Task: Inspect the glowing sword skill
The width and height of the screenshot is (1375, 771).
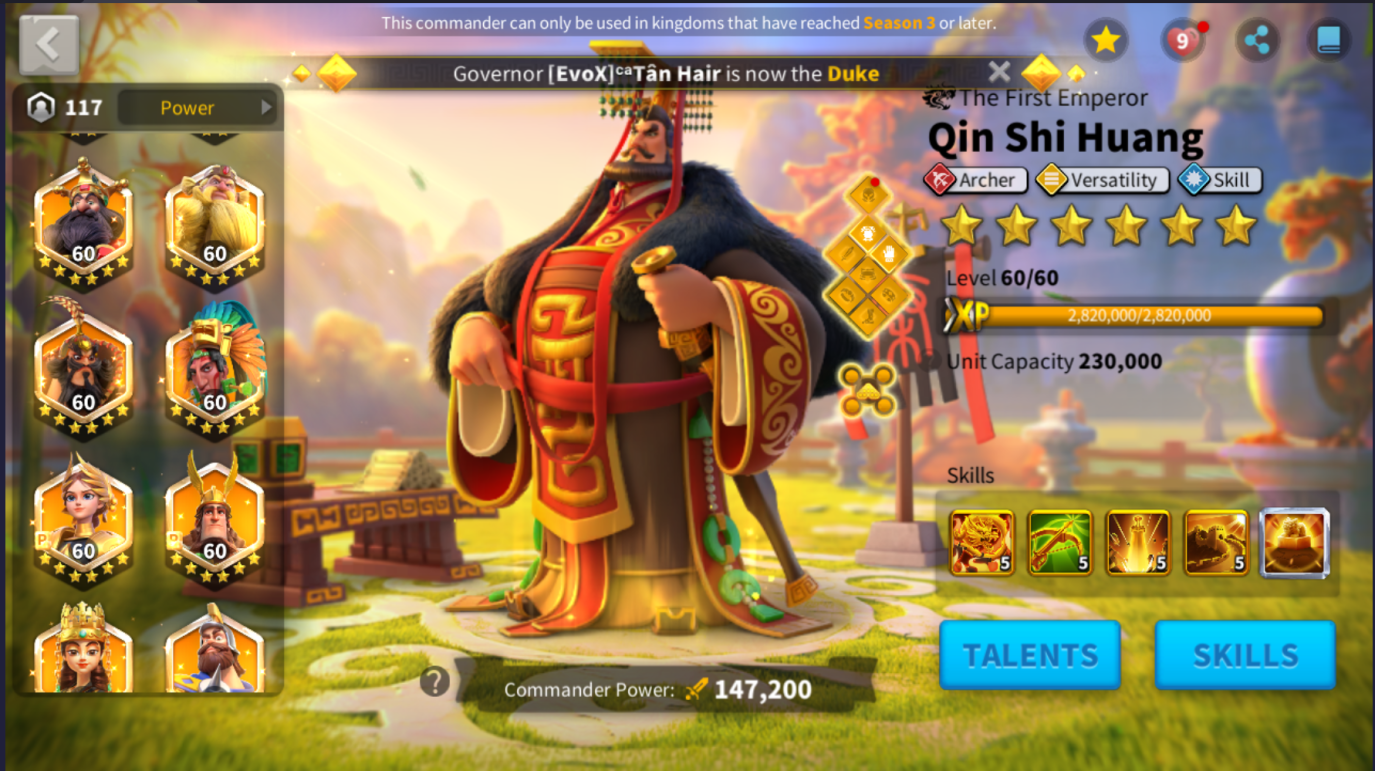Action: (x=1137, y=542)
